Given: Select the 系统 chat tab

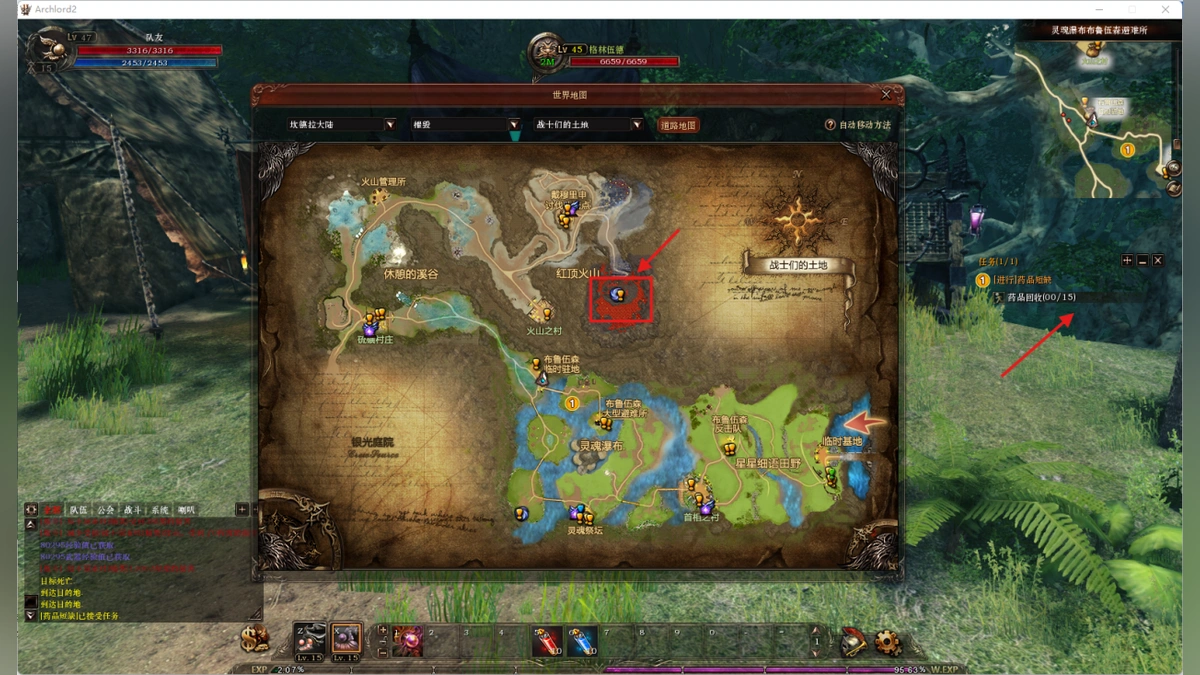Looking at the screenshot, I should click(160, 510).
